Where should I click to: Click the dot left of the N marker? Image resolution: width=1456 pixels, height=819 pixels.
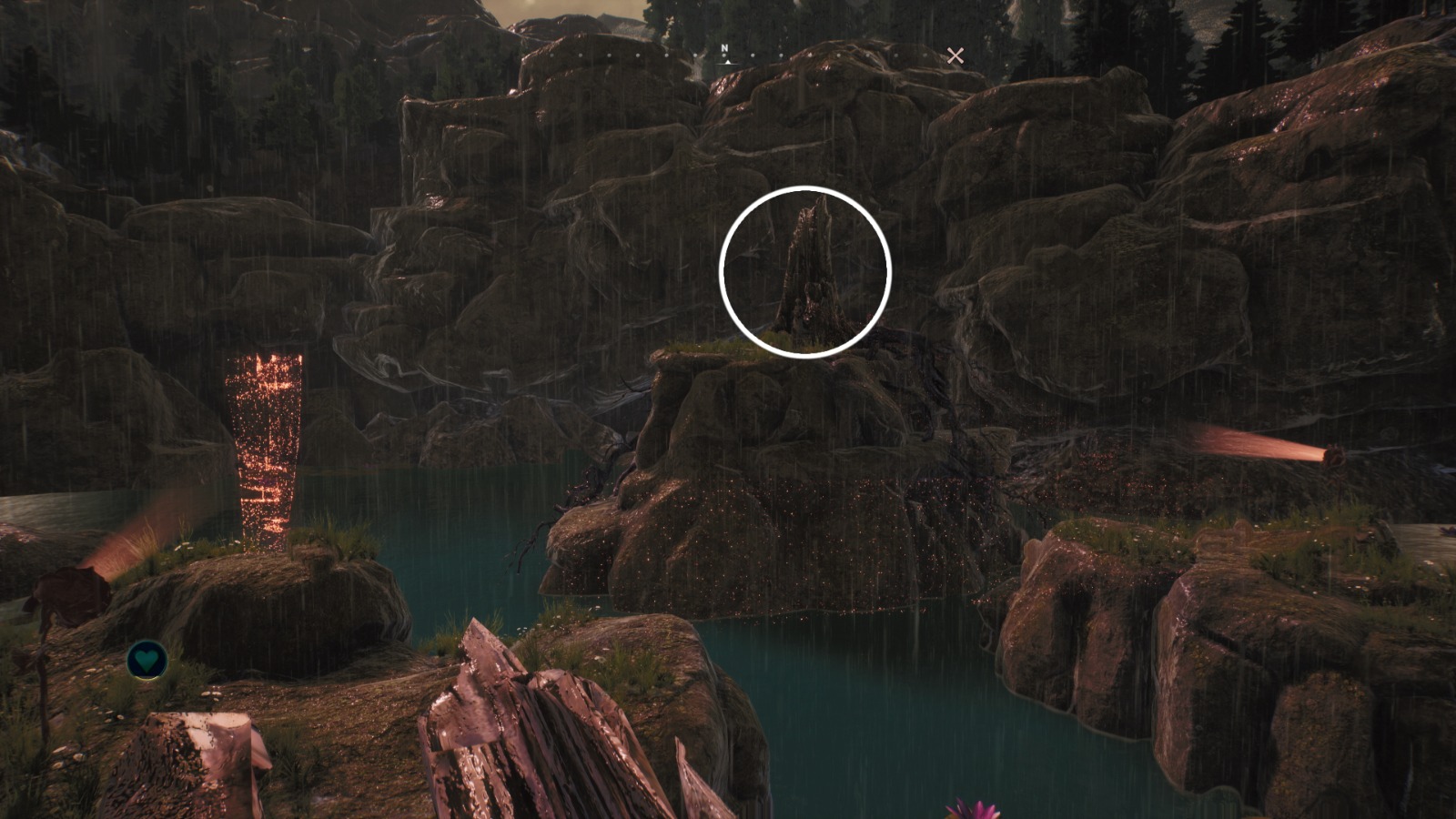point(697,55)
